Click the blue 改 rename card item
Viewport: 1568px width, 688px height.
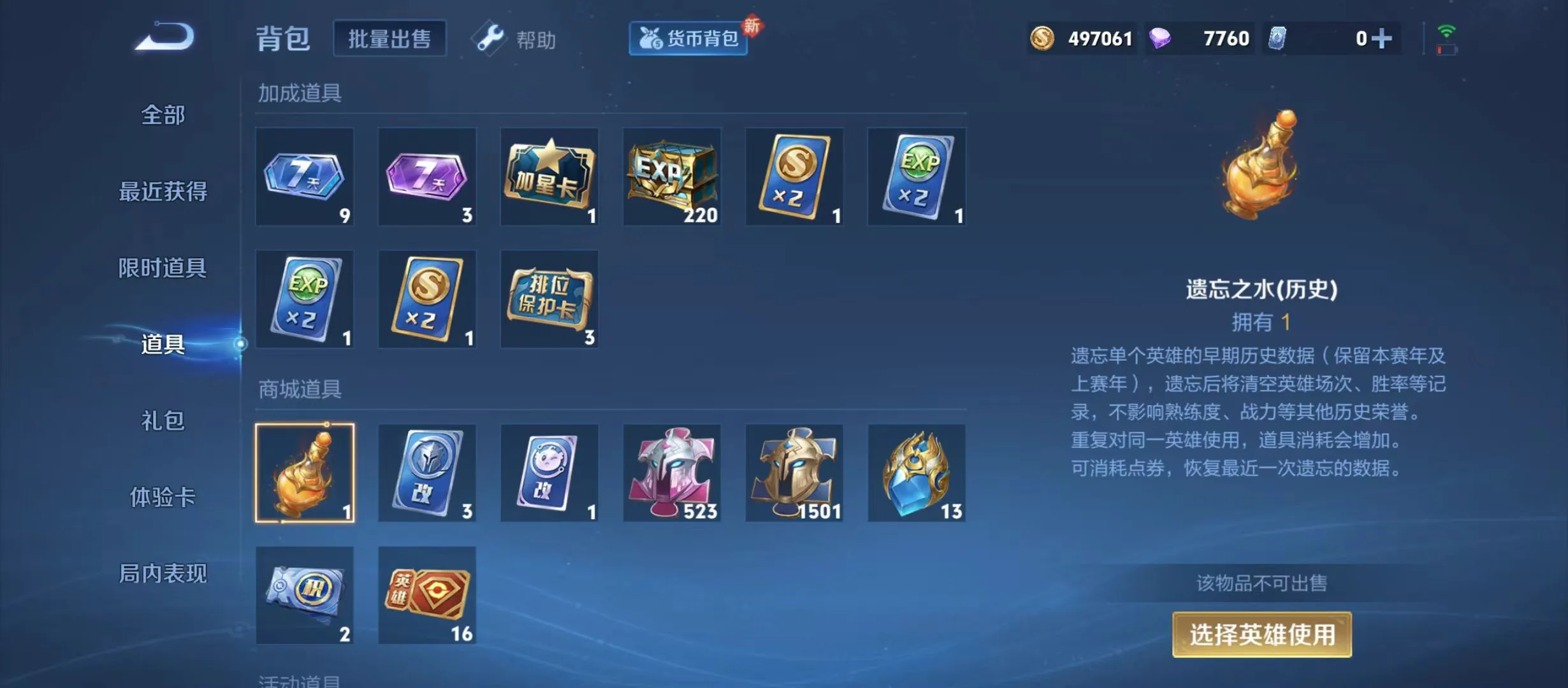[x=427, y=472]
